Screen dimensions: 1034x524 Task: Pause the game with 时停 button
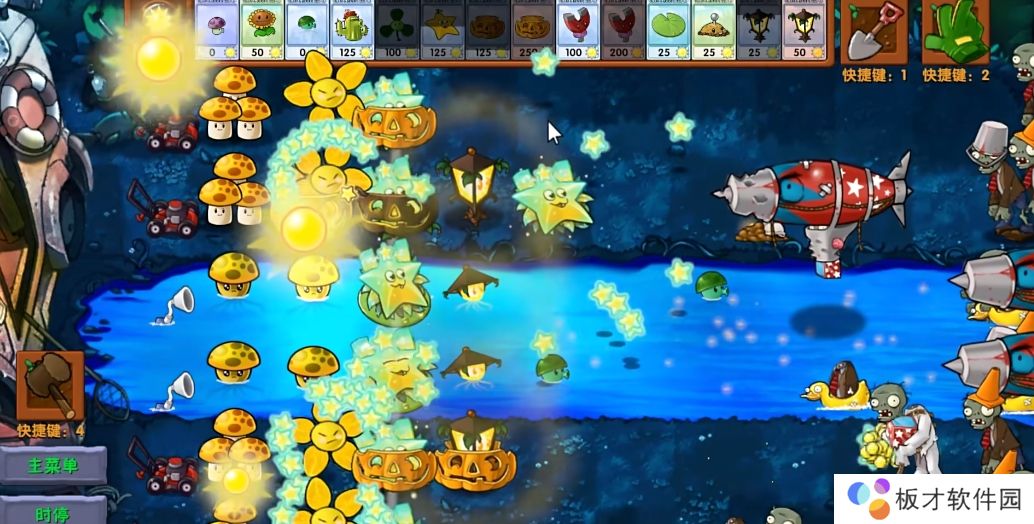coord(52,512)
